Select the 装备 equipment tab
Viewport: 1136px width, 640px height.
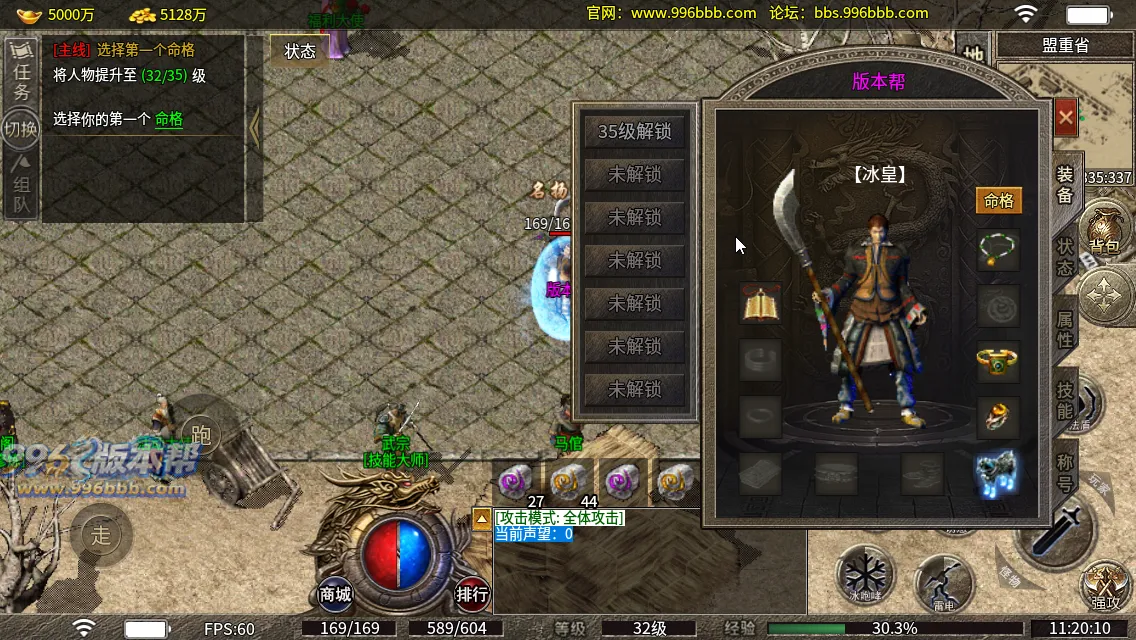pyautogui.click(x=1065, y=184)
